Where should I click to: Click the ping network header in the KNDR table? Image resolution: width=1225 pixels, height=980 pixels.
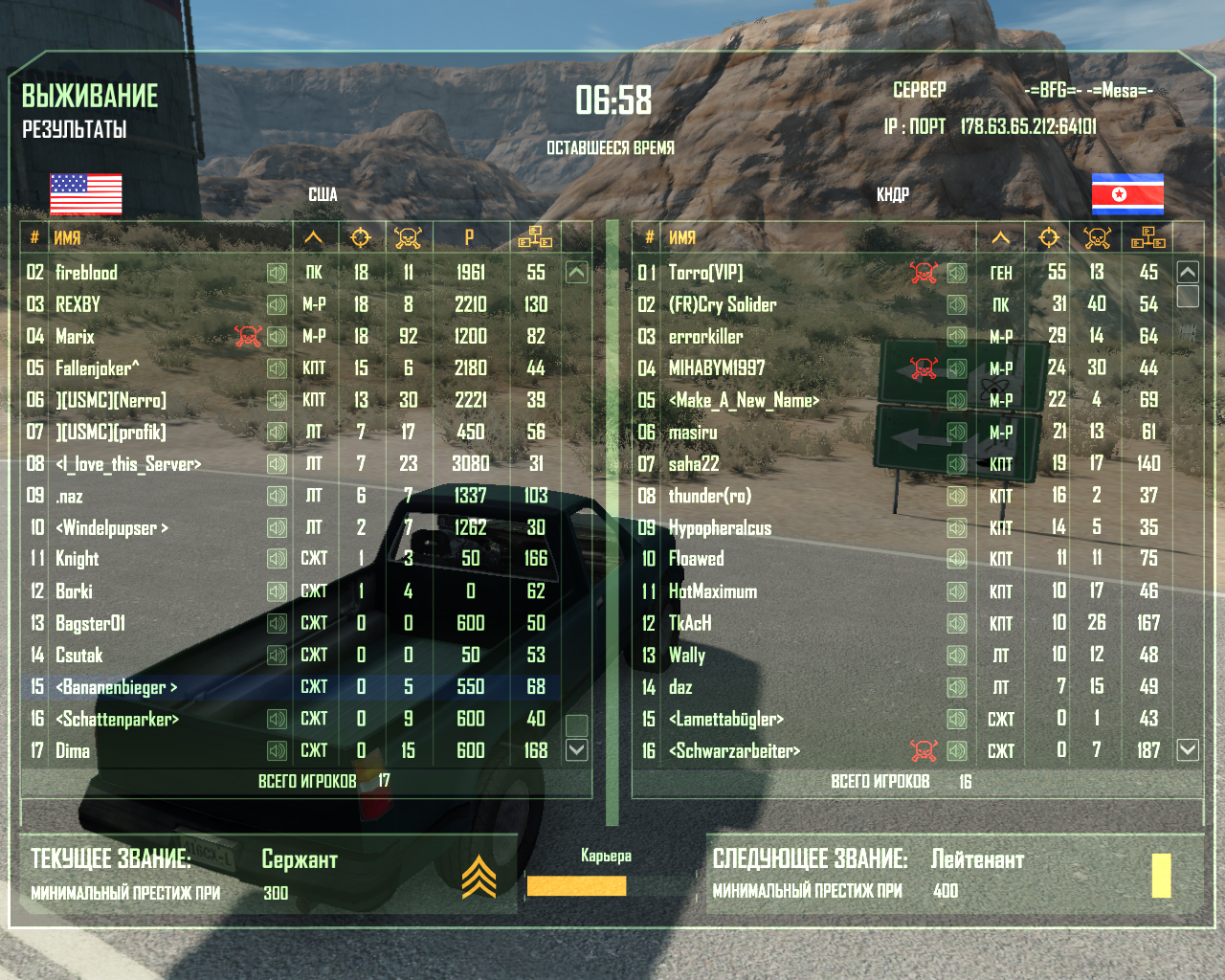(1147, 237)
